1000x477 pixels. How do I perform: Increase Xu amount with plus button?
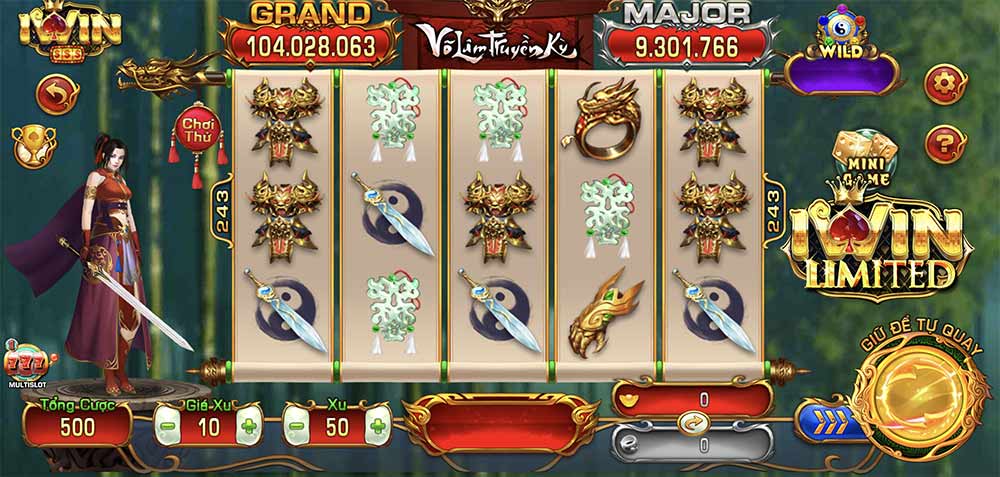pos(377,427)
